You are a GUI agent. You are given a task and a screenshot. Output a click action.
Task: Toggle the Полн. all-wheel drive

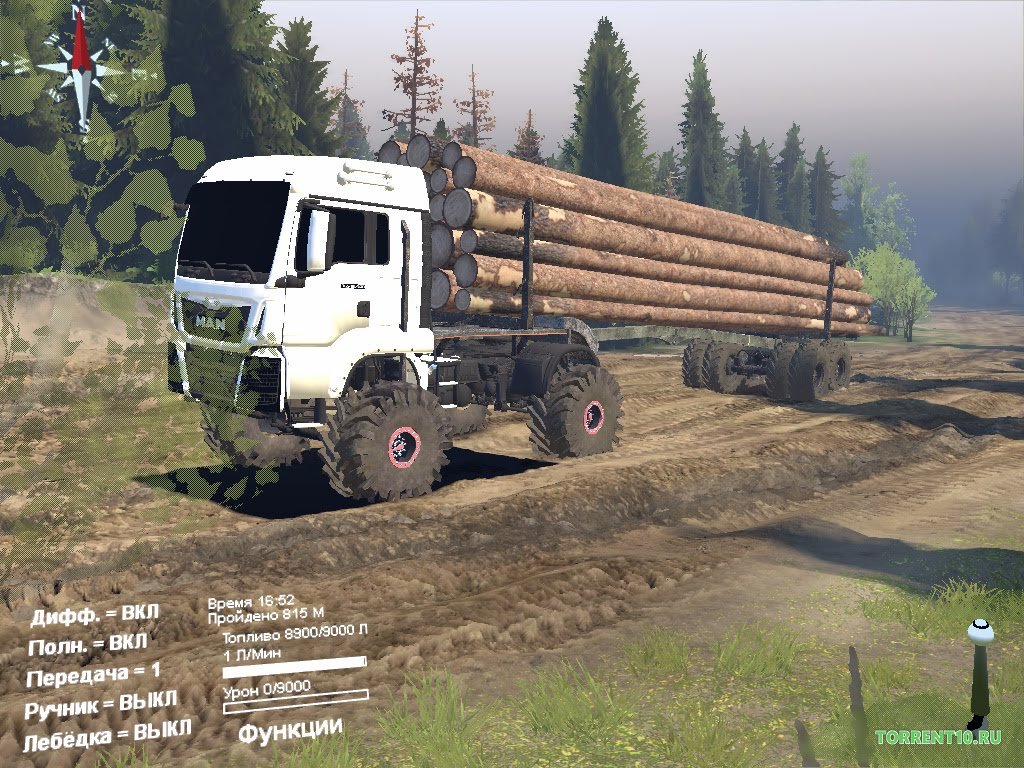[x=89, y=643]
